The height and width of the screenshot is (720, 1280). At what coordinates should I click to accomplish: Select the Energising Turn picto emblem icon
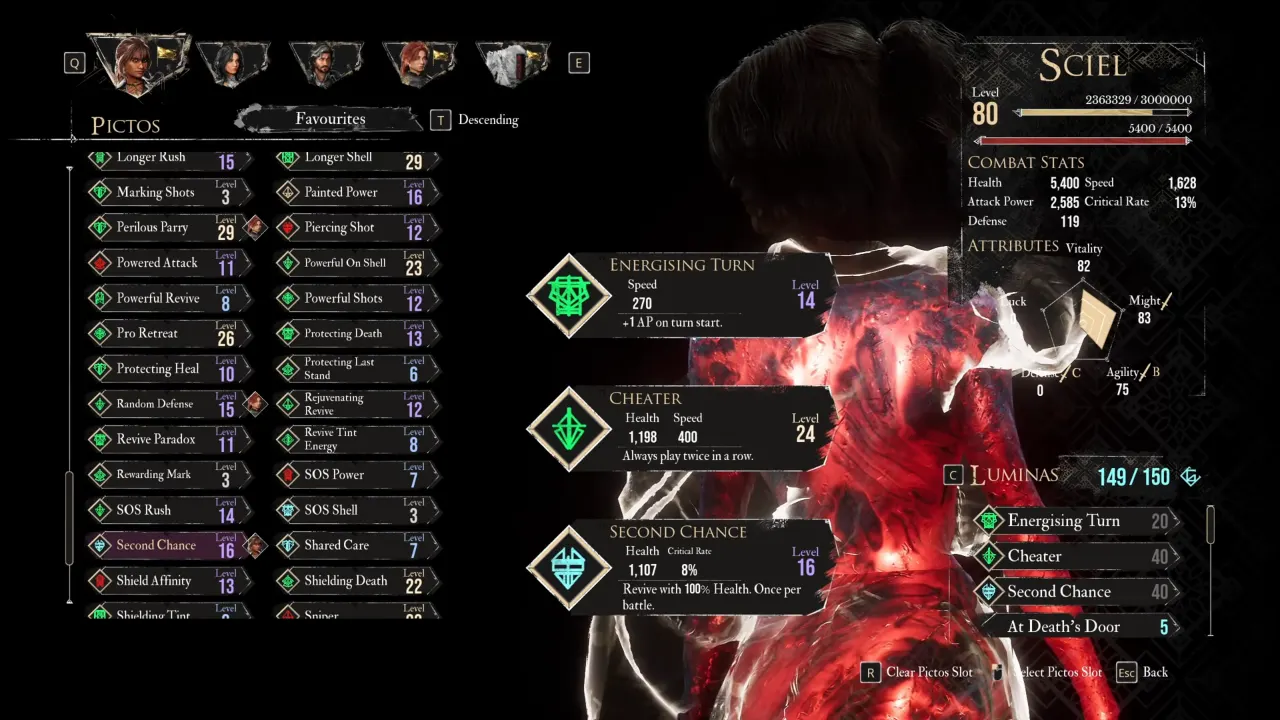click(568, 295)
